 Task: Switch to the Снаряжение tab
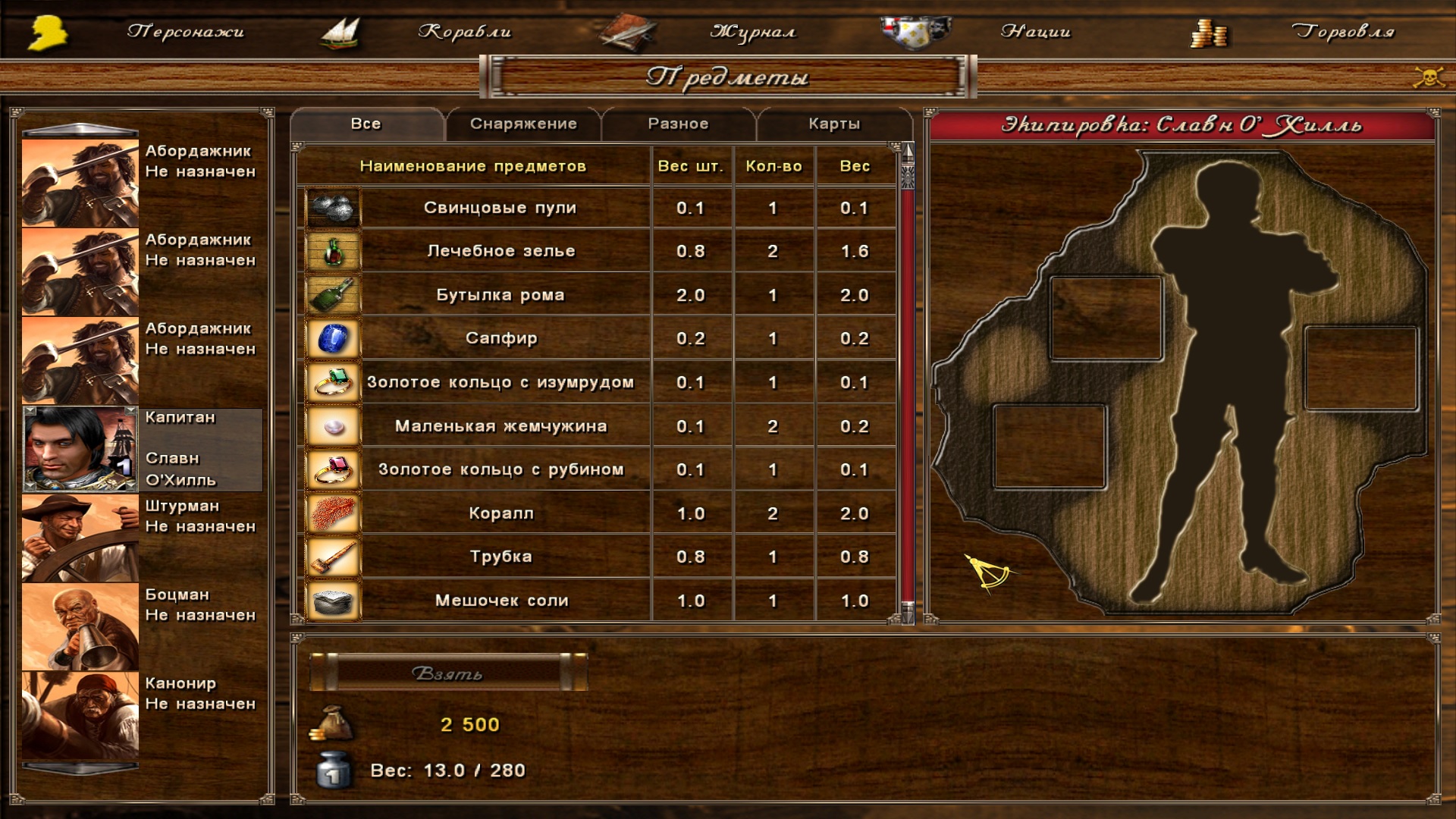click(523, 124)
